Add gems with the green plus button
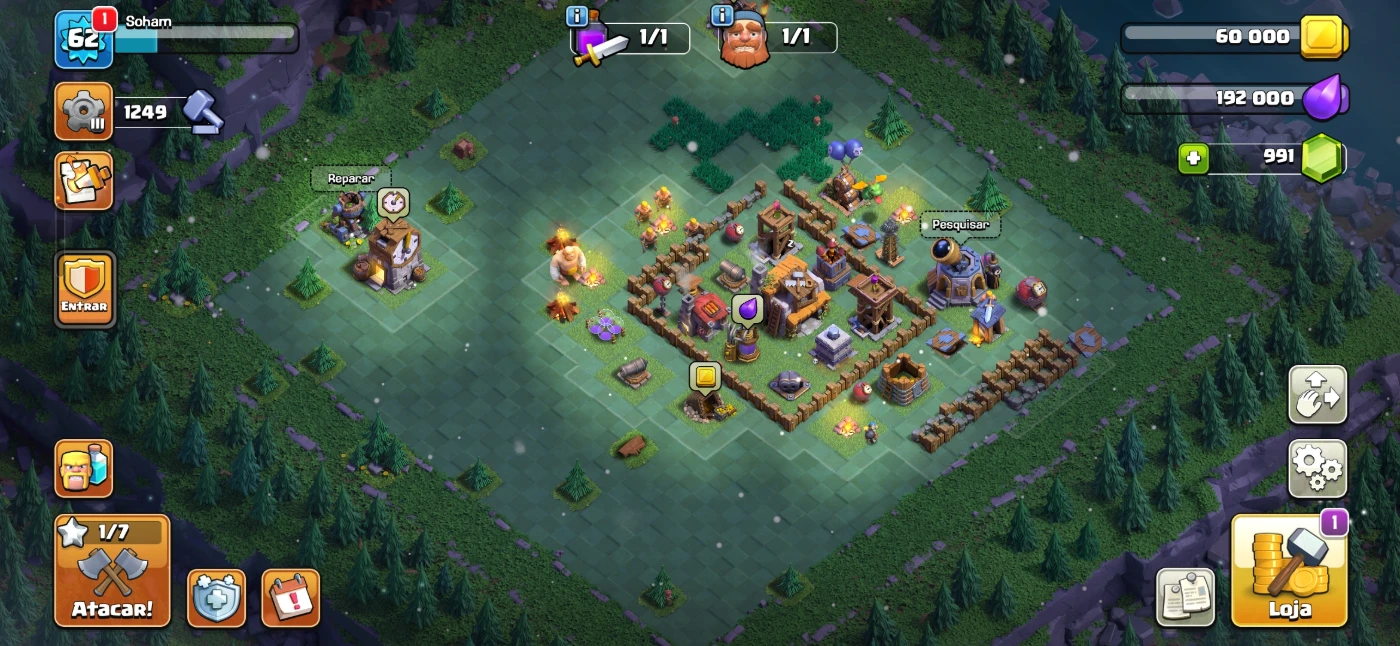This screenshot has width=1400, height=646. pyautogui.click(x=1192, y=159)
